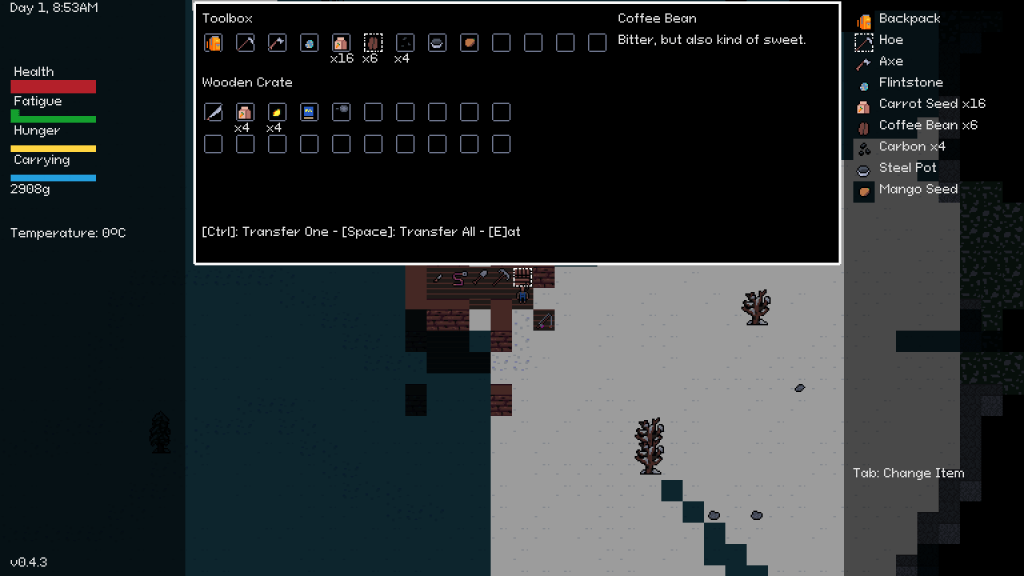The height and width of the screenshot is (576, 1024).
Task: Pick the mango seed slot in Toolbox
Action: pos(469,43)
